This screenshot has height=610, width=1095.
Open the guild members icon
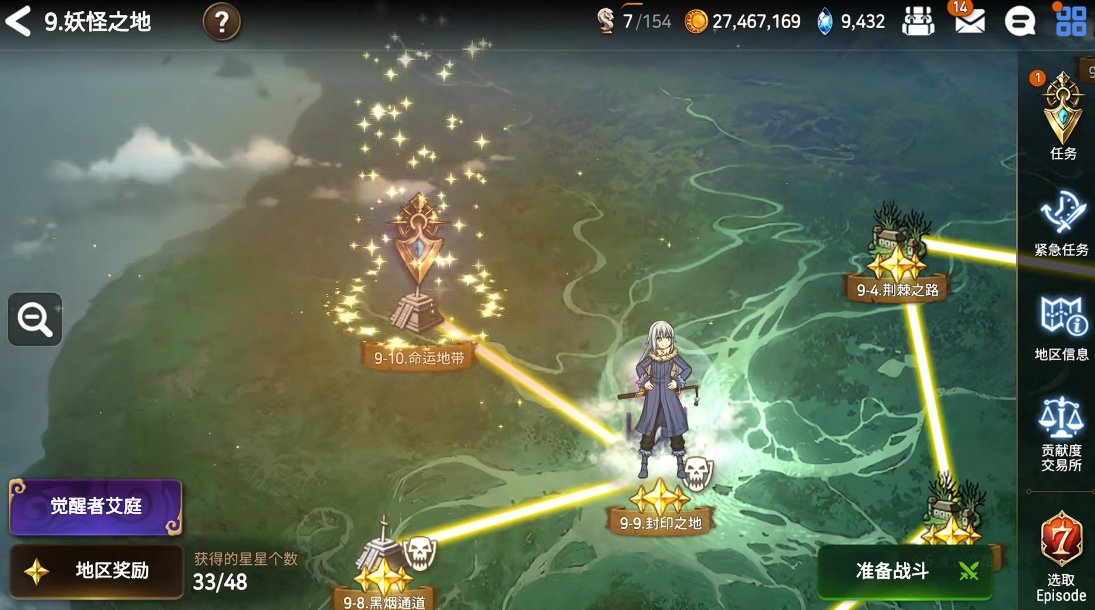[917, 21]
